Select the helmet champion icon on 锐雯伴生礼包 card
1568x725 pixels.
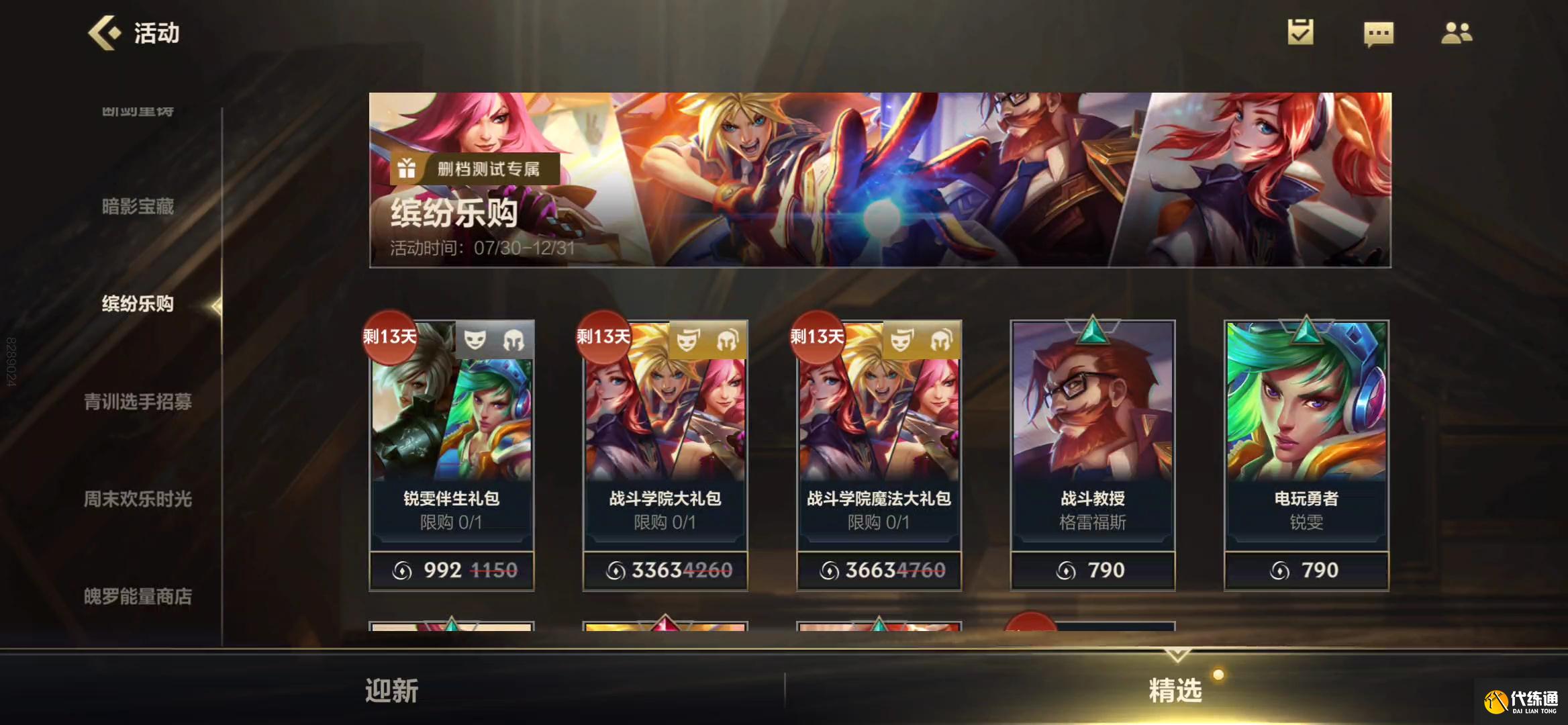pos(513,340)
